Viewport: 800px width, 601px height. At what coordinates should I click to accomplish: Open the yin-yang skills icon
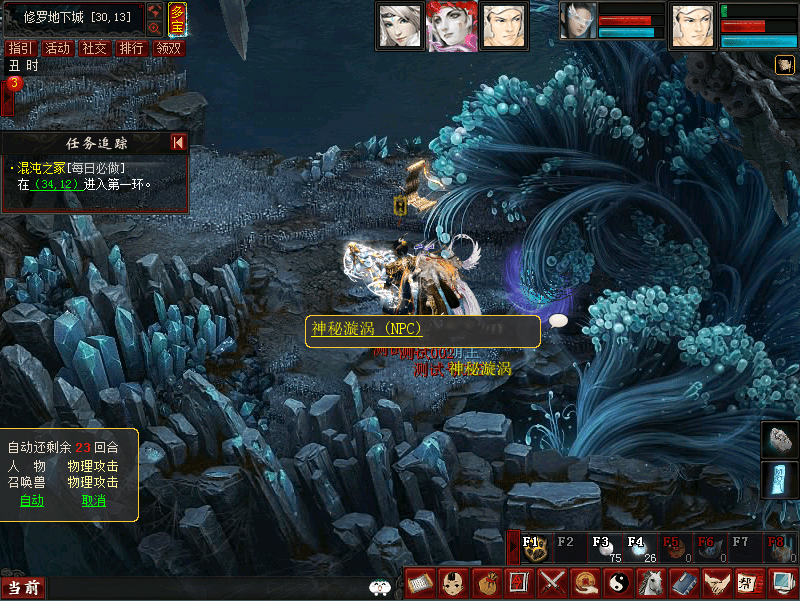(x=618, y=582)
